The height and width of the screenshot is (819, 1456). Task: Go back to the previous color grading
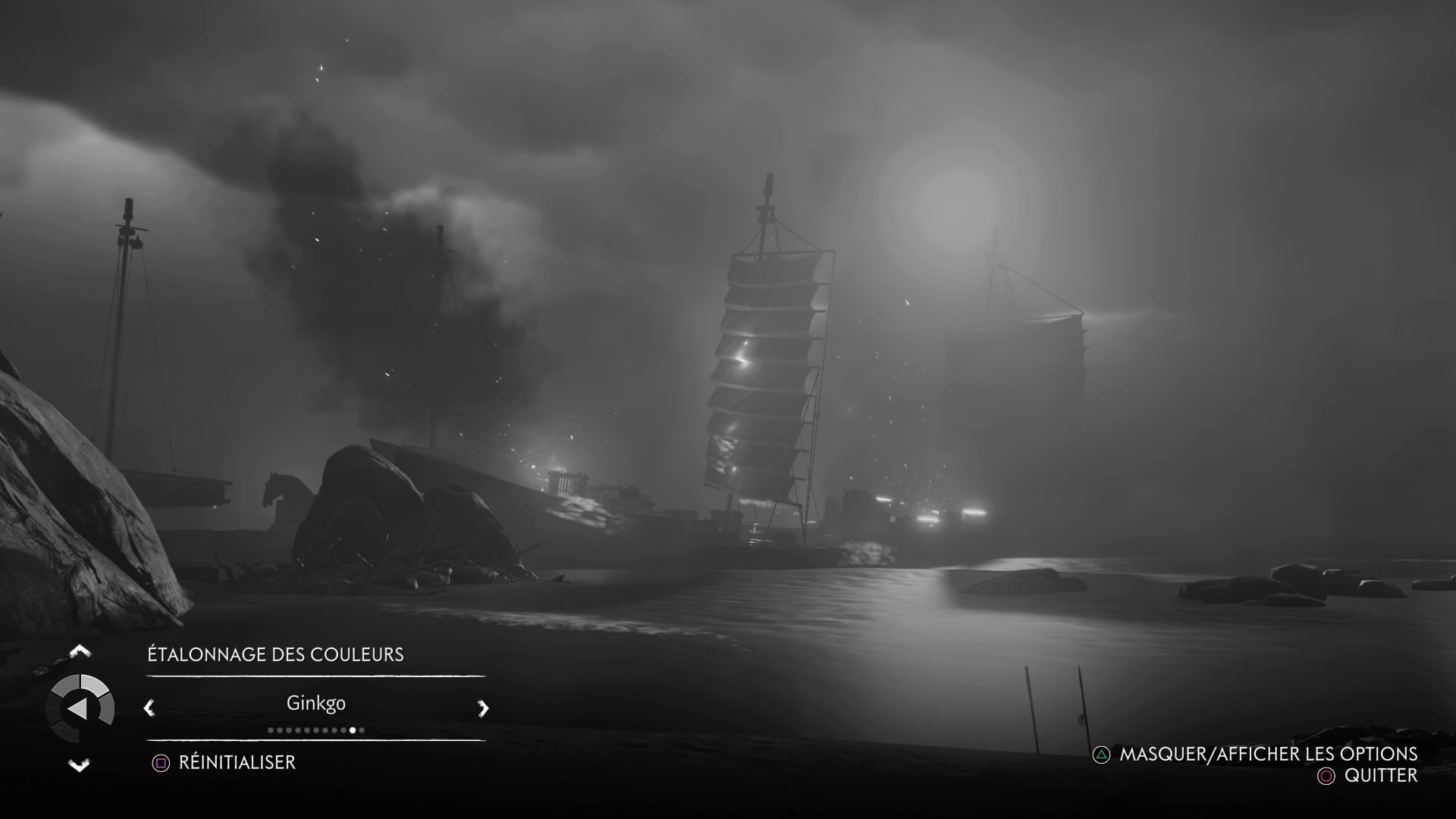click(x=149, y=708)
